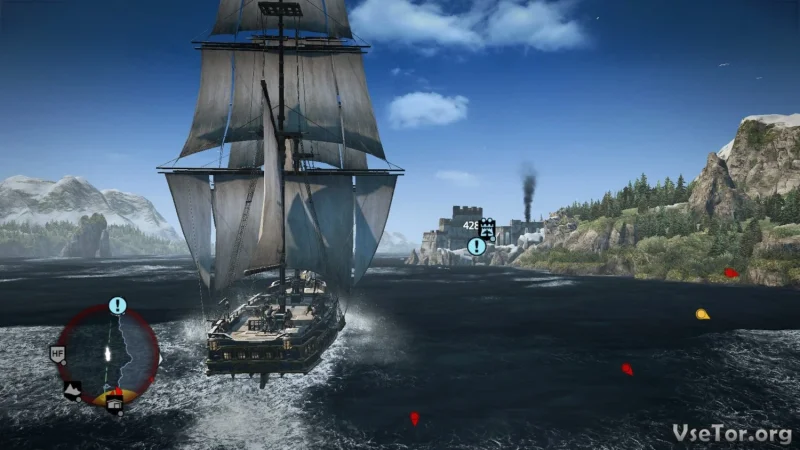Select the mountain location icon beside the minimap
Image resolution: width=800 pixels, height=450 pixels.
point(73,391)
